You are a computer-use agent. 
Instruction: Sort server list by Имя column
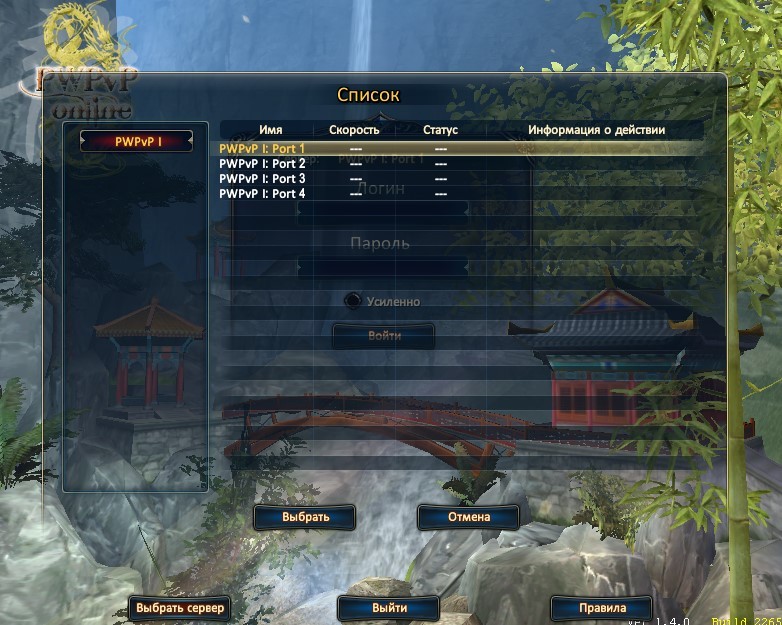[270, 130]
